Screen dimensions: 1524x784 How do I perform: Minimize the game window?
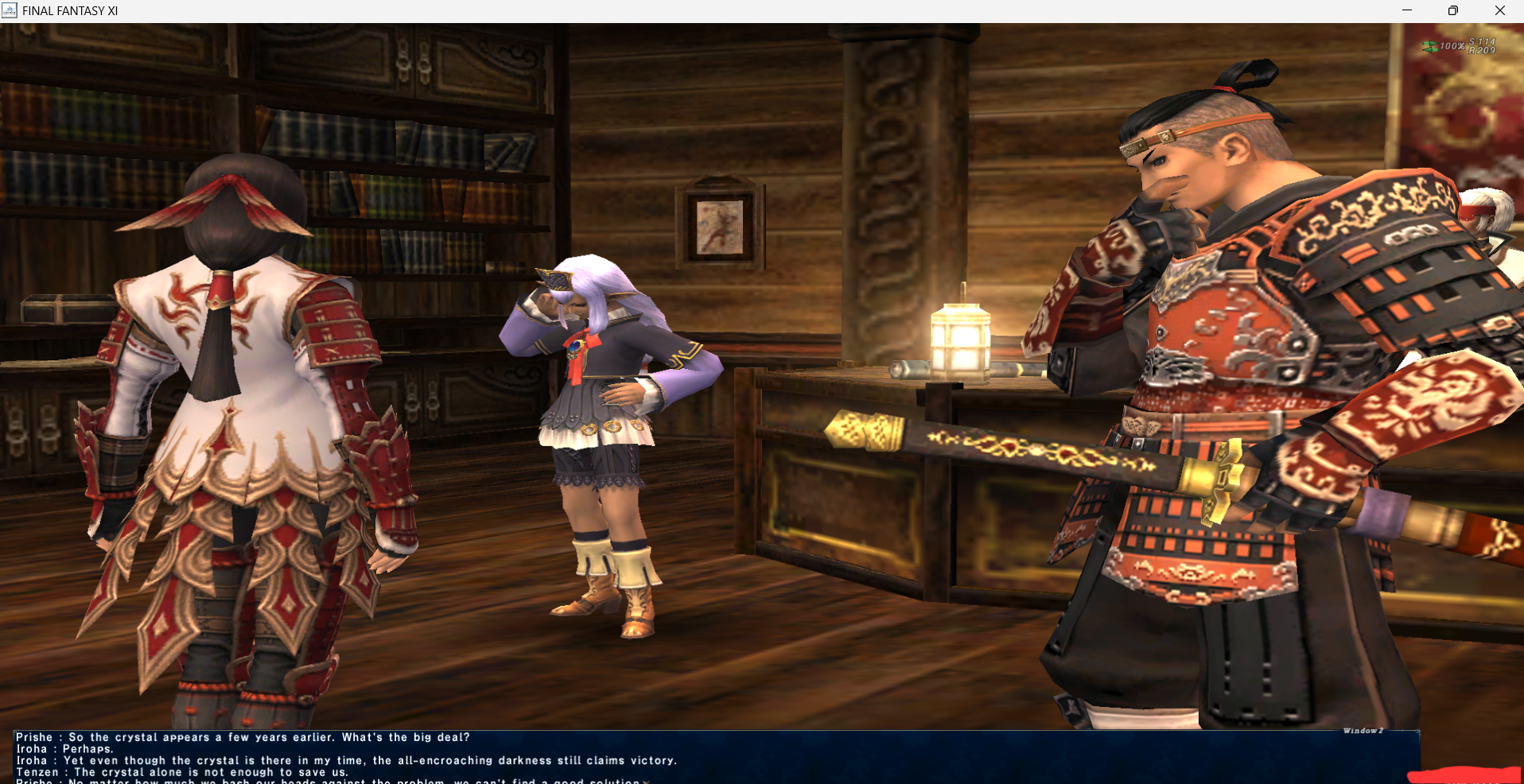1406,10
